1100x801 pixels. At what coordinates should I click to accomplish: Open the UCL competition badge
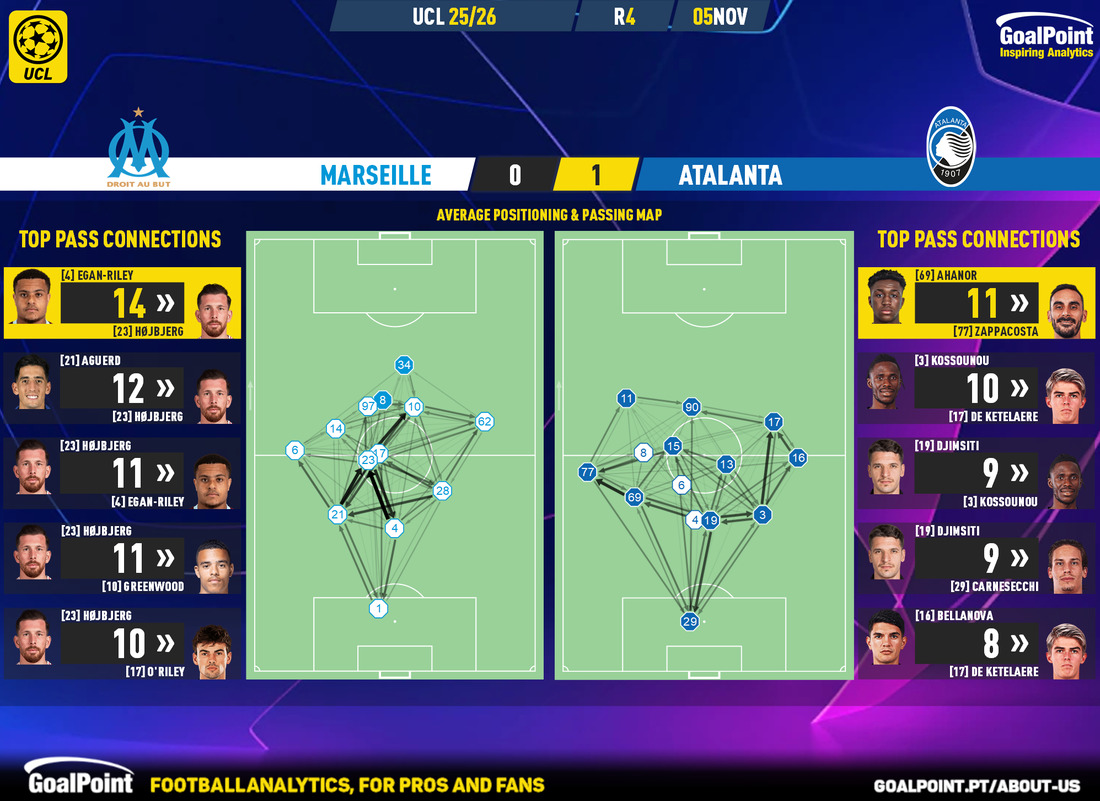40,46
